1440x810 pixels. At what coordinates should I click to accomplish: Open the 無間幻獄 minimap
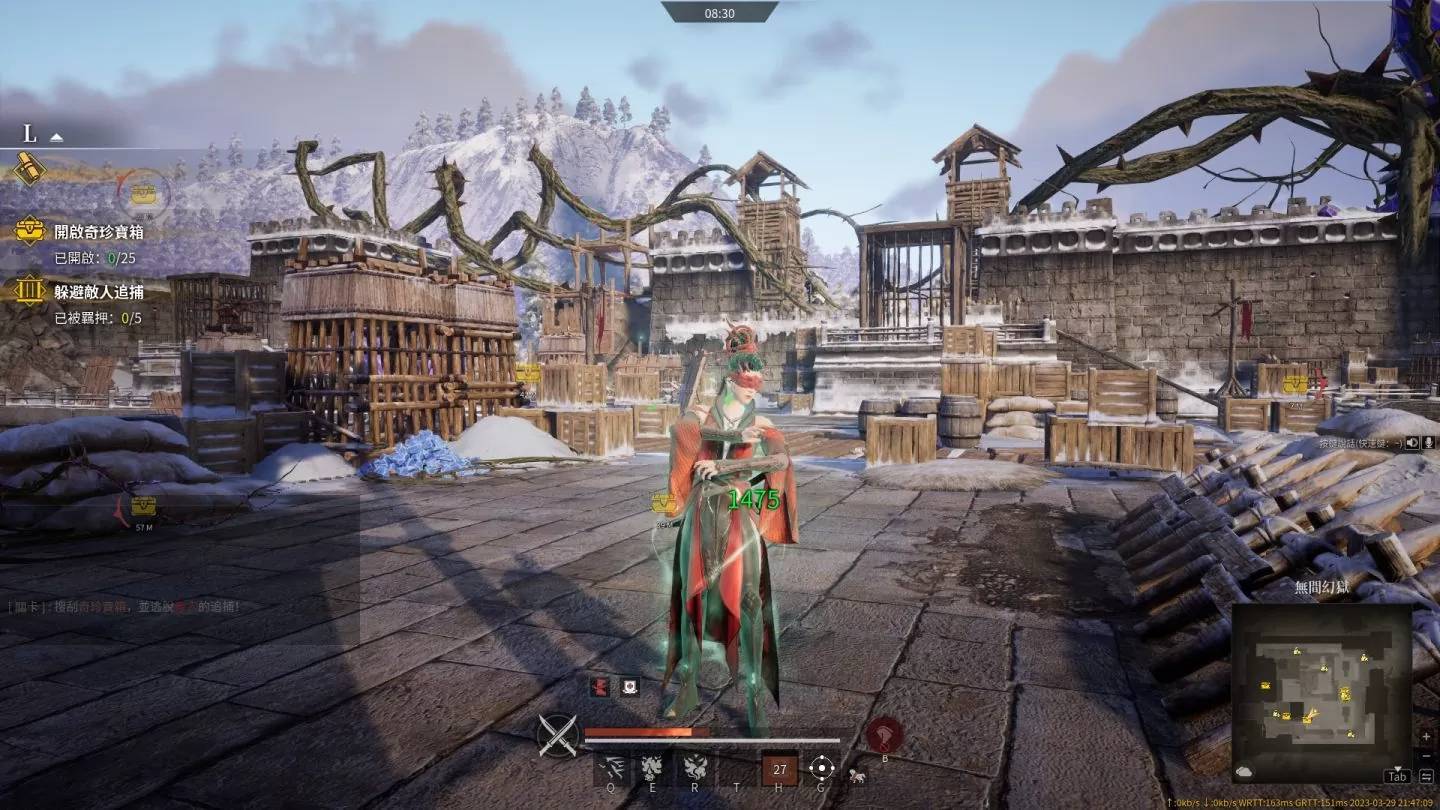1321,690
